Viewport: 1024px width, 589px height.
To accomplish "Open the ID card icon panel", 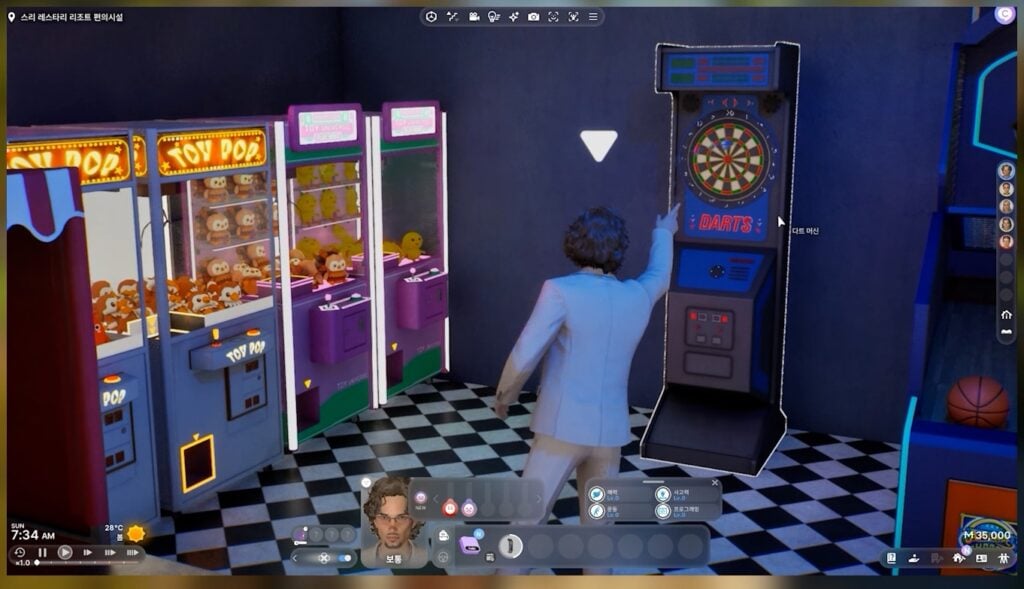I will [981, 558].
